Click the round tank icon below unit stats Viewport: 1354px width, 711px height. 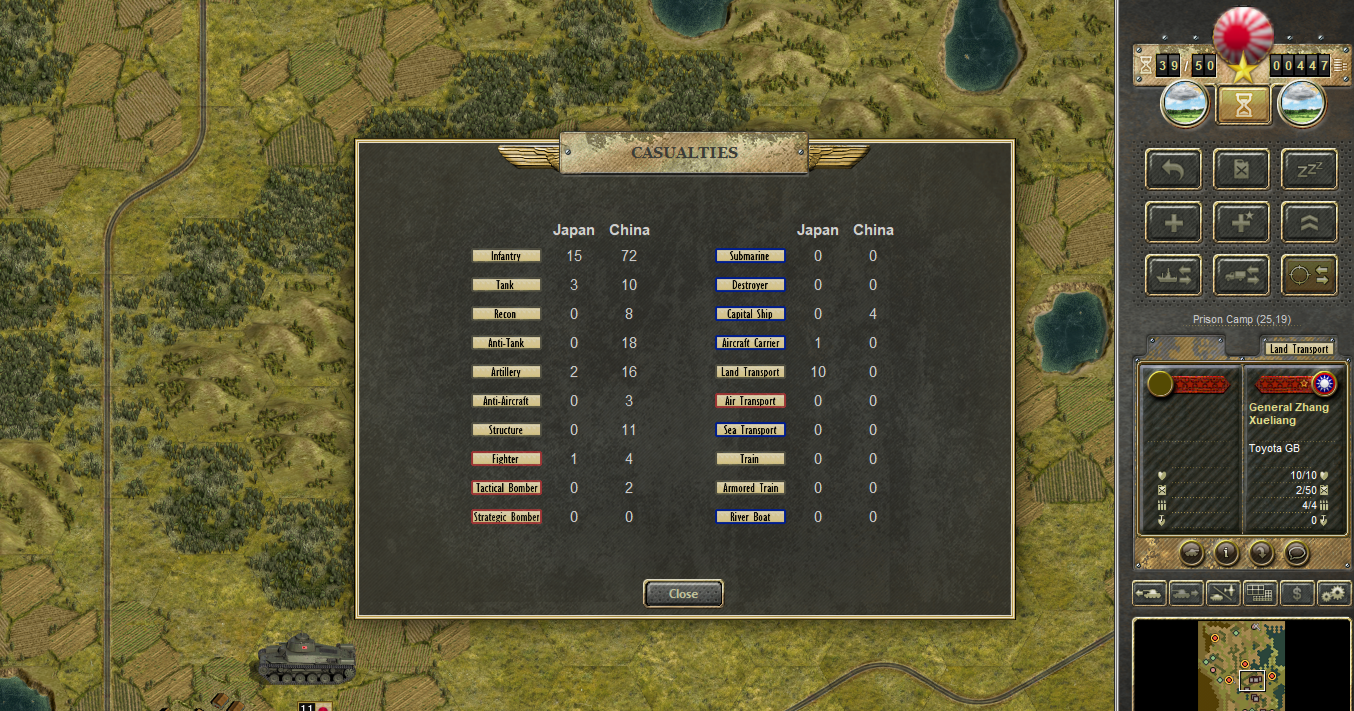[1191, 552]
